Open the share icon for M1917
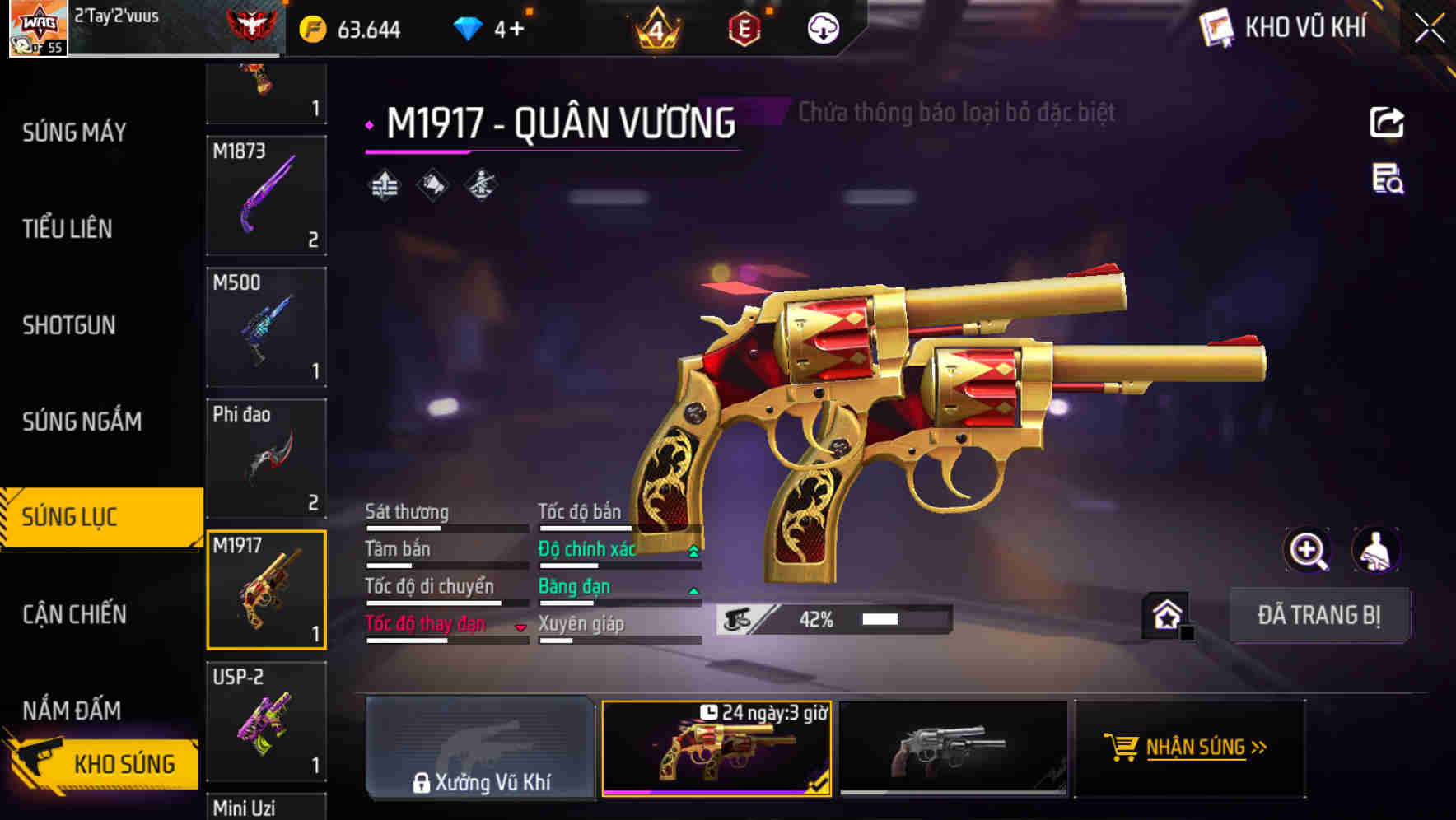 1388,122
